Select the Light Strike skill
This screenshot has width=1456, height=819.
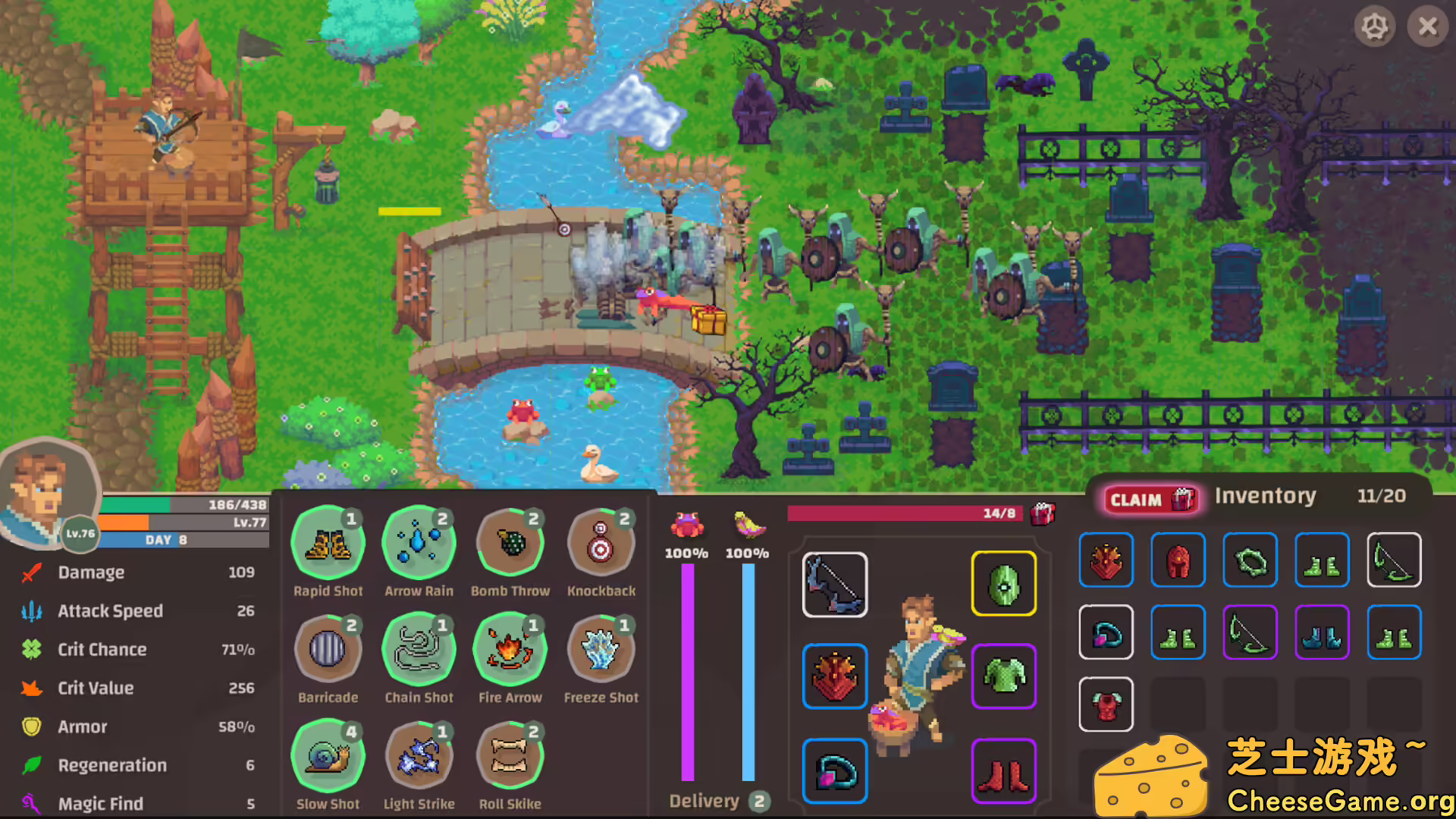(x=419, y=755)
